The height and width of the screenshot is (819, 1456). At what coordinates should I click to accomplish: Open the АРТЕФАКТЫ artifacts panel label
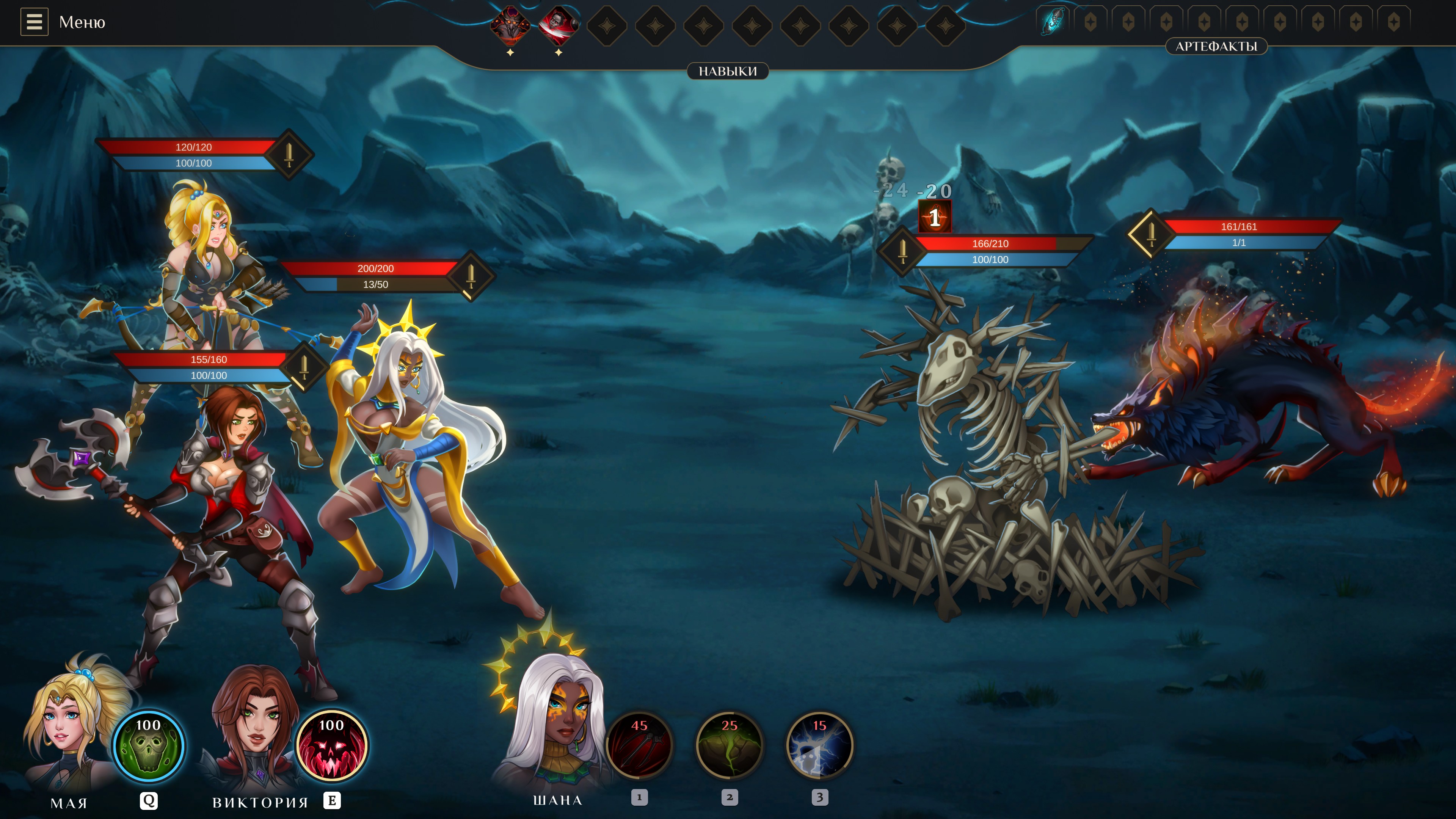(x=1216, y=46)
